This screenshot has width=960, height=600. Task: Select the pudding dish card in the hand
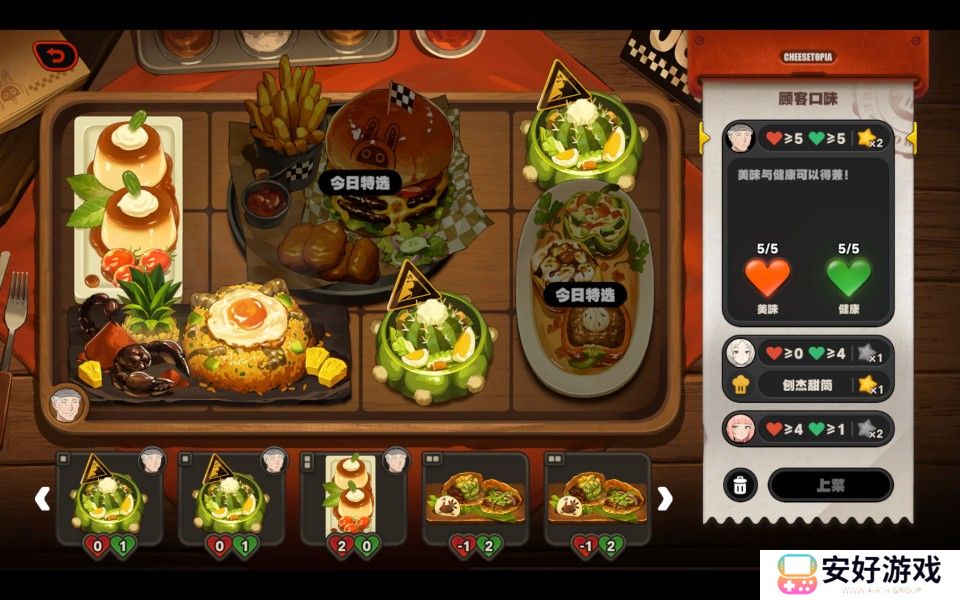coord(352,497)
